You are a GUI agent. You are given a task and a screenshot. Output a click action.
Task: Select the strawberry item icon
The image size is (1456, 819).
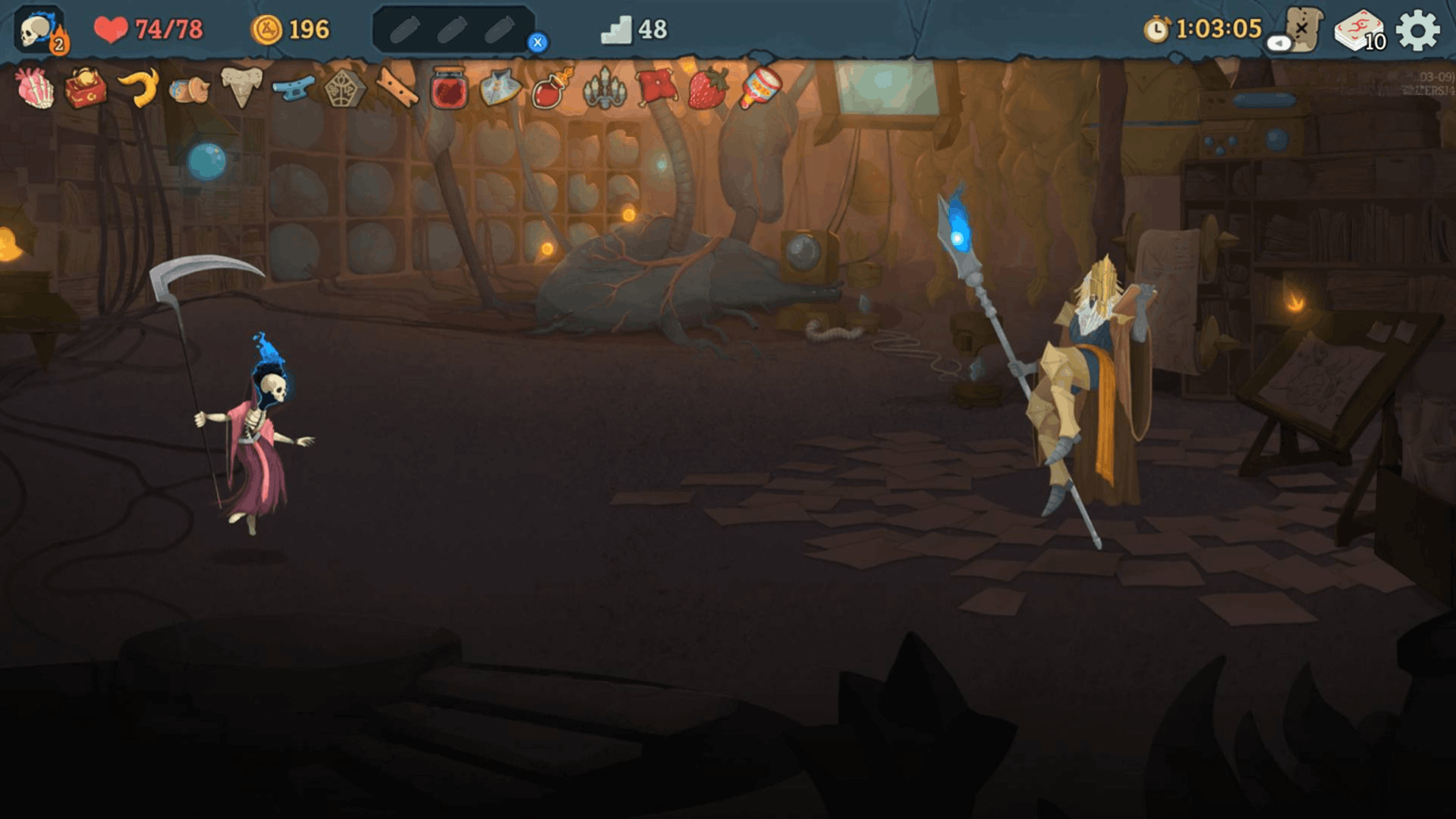[x=706, y=92]
